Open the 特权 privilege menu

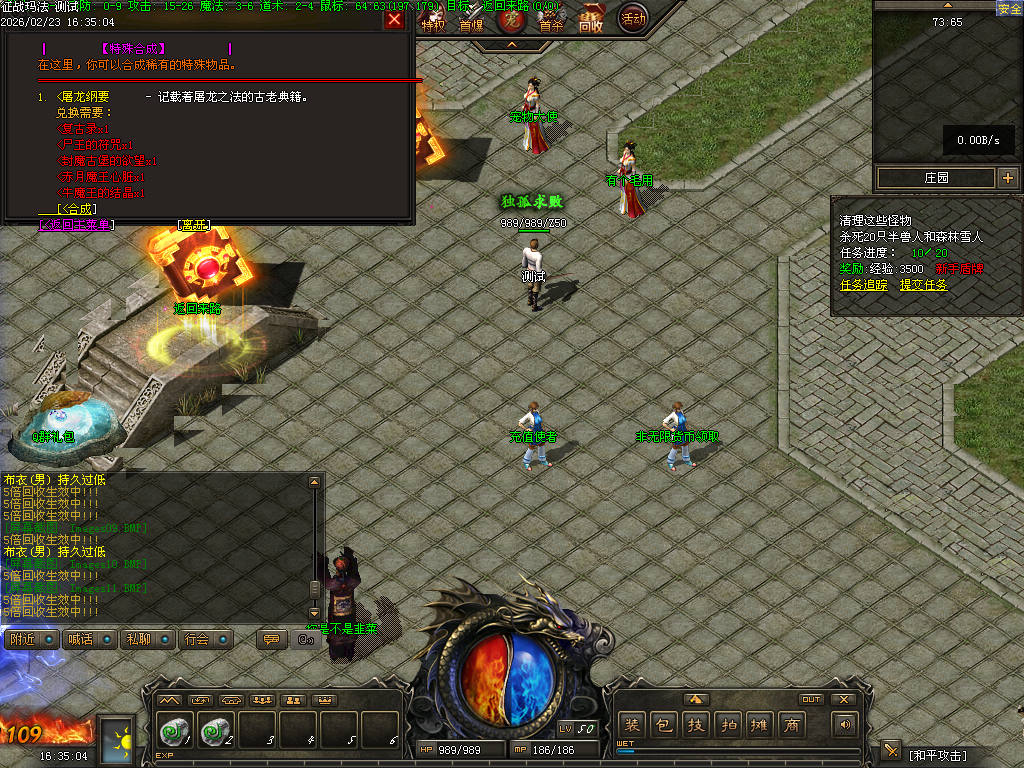432,24
